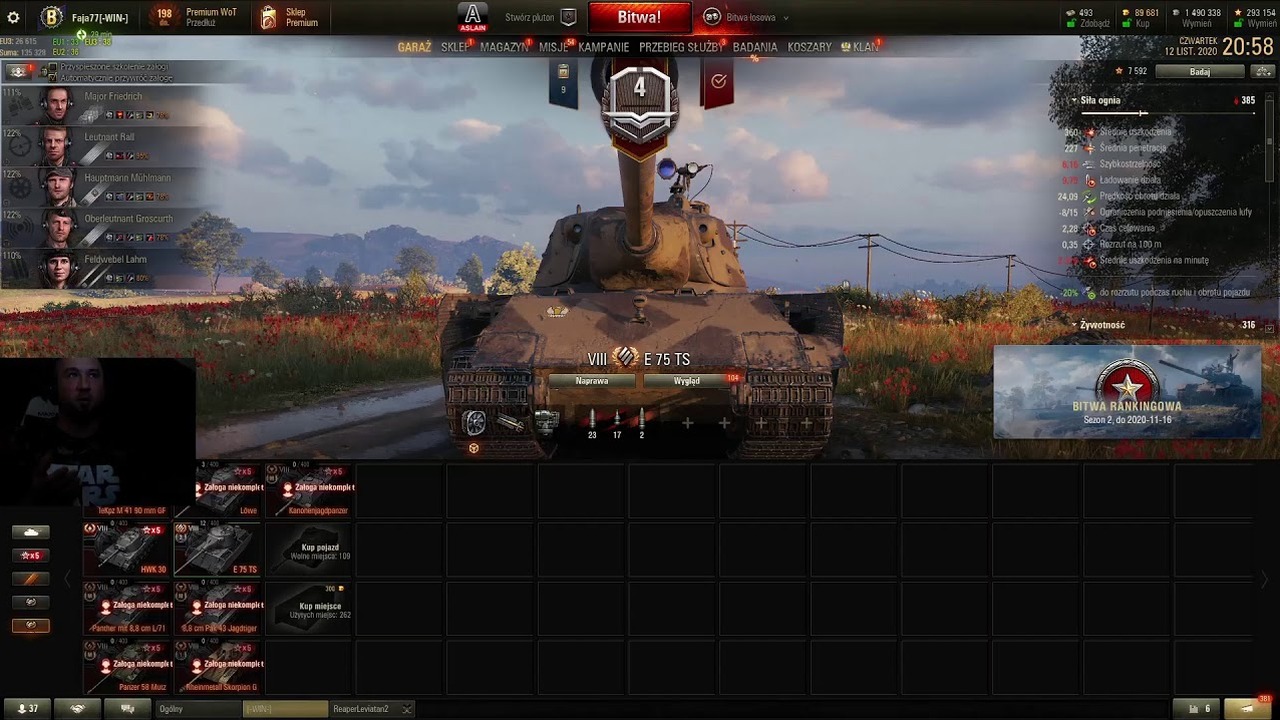Select the HWK 30 tank in carousel
Image resolution: width=1280 pixels, height=720 pixels.
click(127, 550)
